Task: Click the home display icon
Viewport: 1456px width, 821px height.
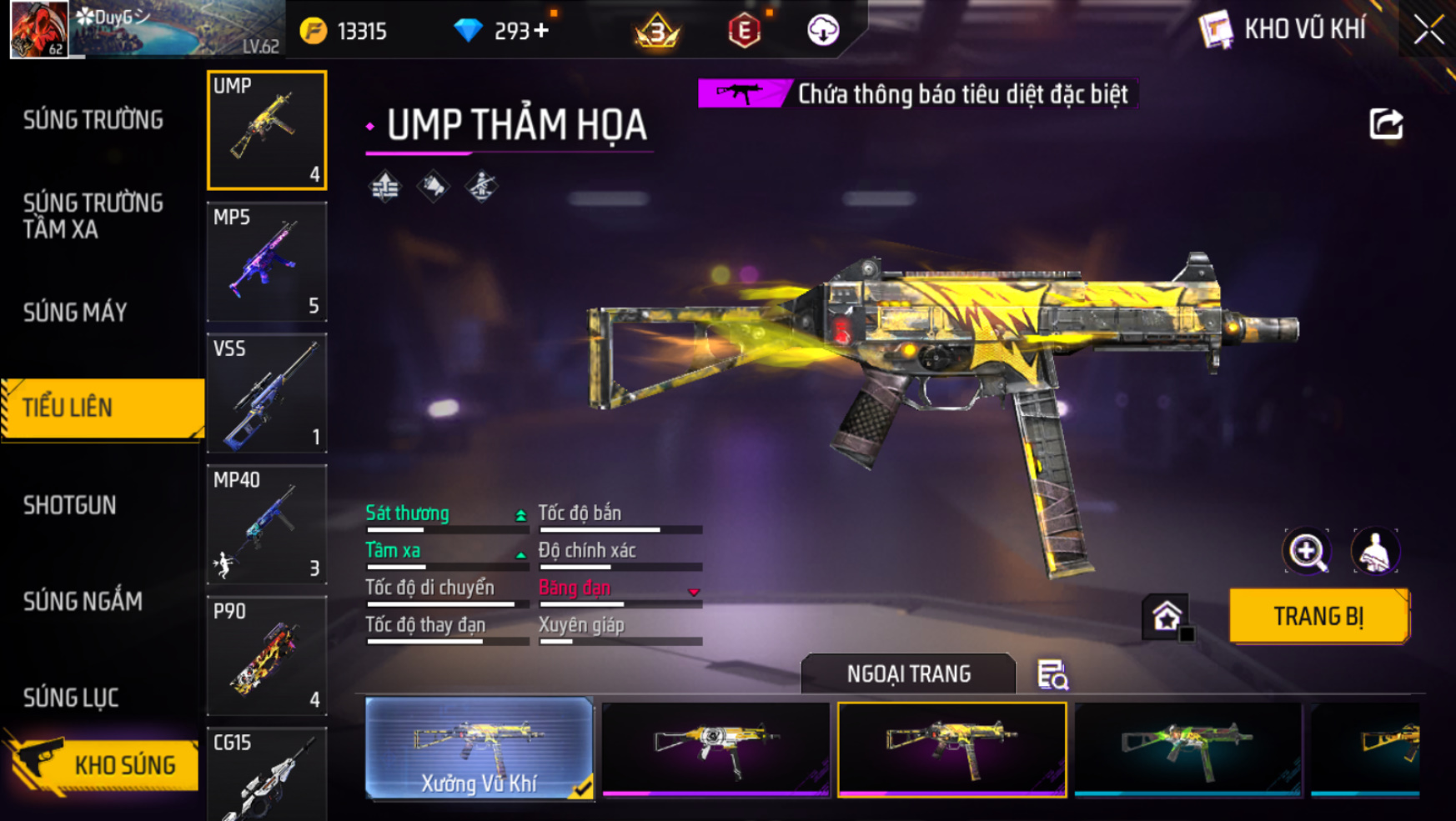Action: 1166,617
